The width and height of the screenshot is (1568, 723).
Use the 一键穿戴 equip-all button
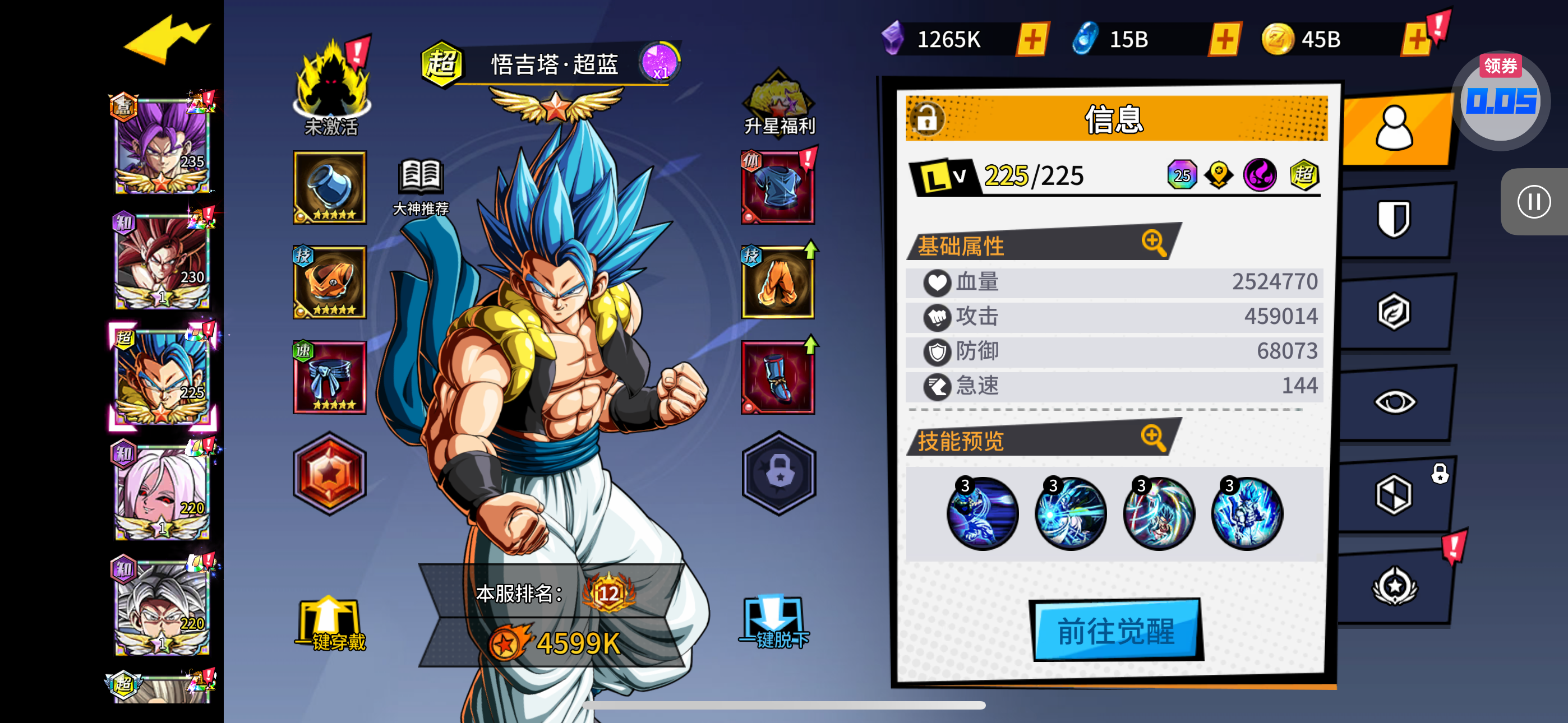click(x=329, y=624)
